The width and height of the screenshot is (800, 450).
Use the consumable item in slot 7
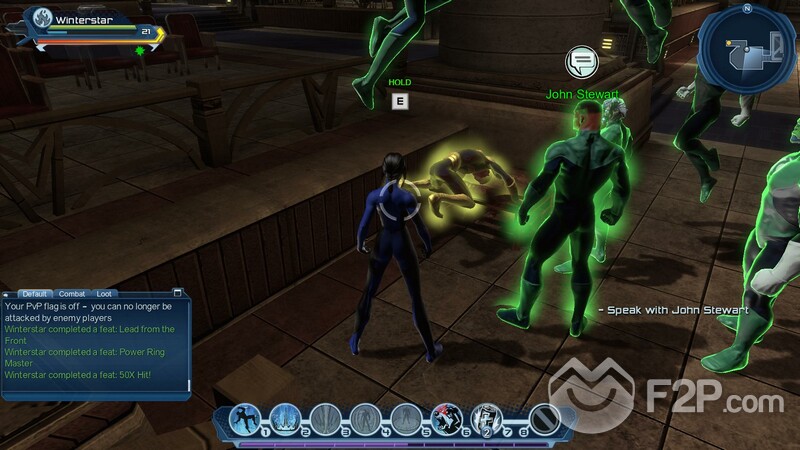tap(486, 418)
